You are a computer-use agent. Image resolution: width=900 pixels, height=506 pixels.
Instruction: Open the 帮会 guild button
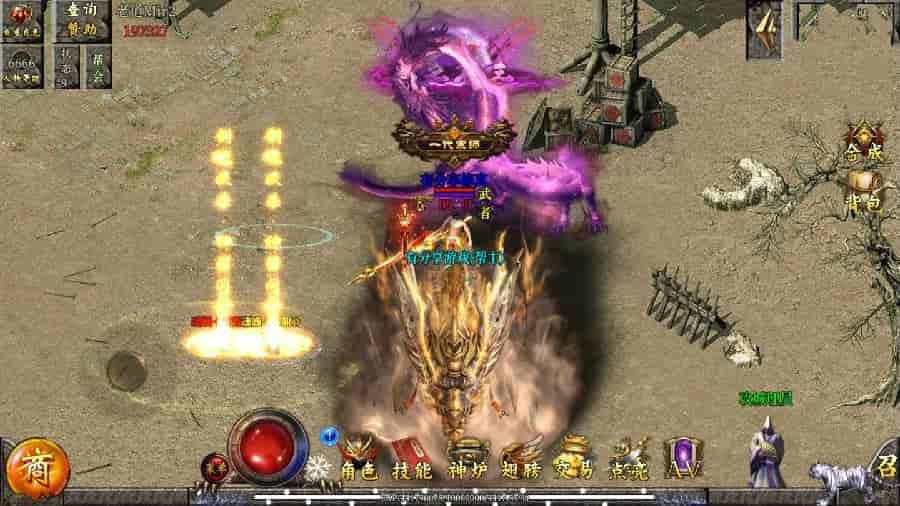coord(98,67)
